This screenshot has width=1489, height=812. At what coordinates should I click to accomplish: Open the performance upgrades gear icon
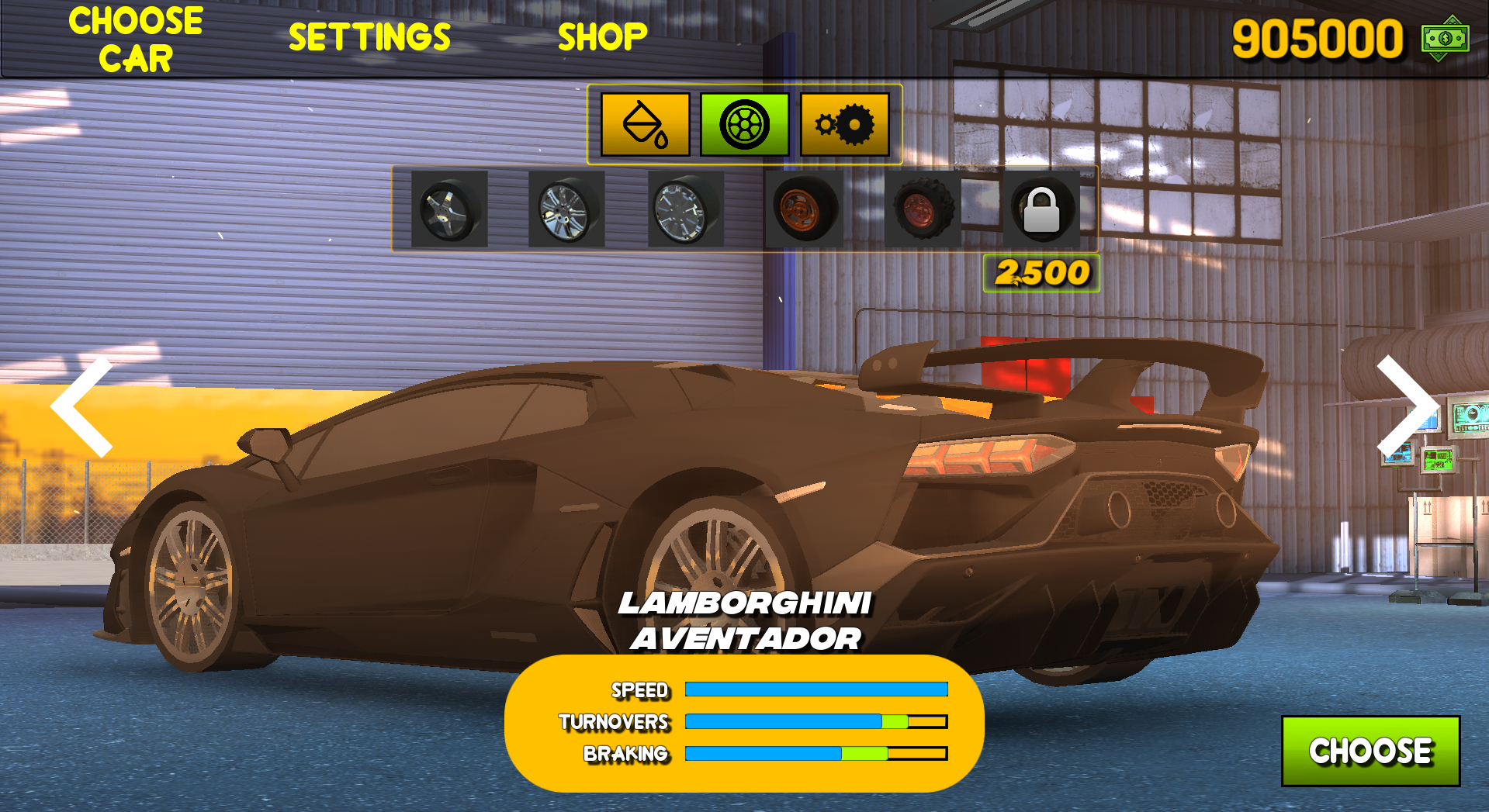pyautogui.click(x=843, y=125)
